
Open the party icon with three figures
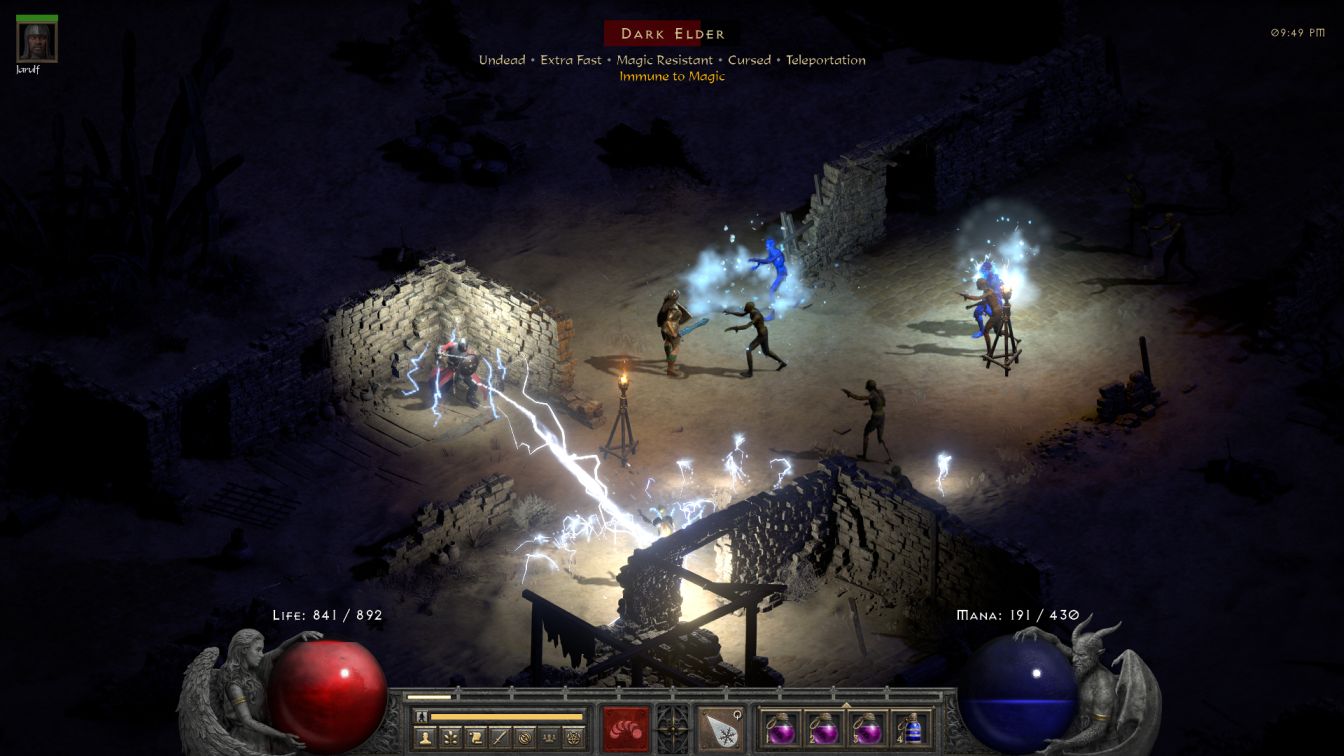548,738
